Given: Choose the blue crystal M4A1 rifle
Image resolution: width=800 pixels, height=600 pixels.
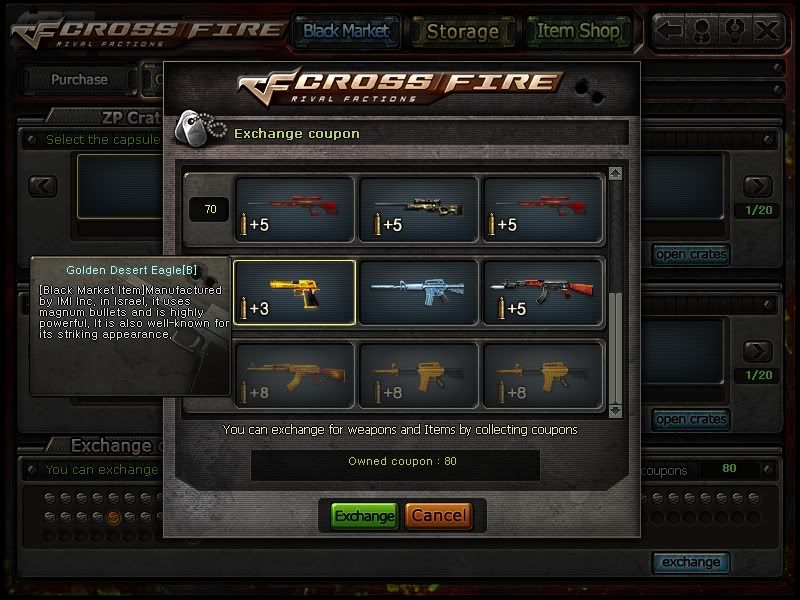Looking at the screenshot, I should [418, 292].
